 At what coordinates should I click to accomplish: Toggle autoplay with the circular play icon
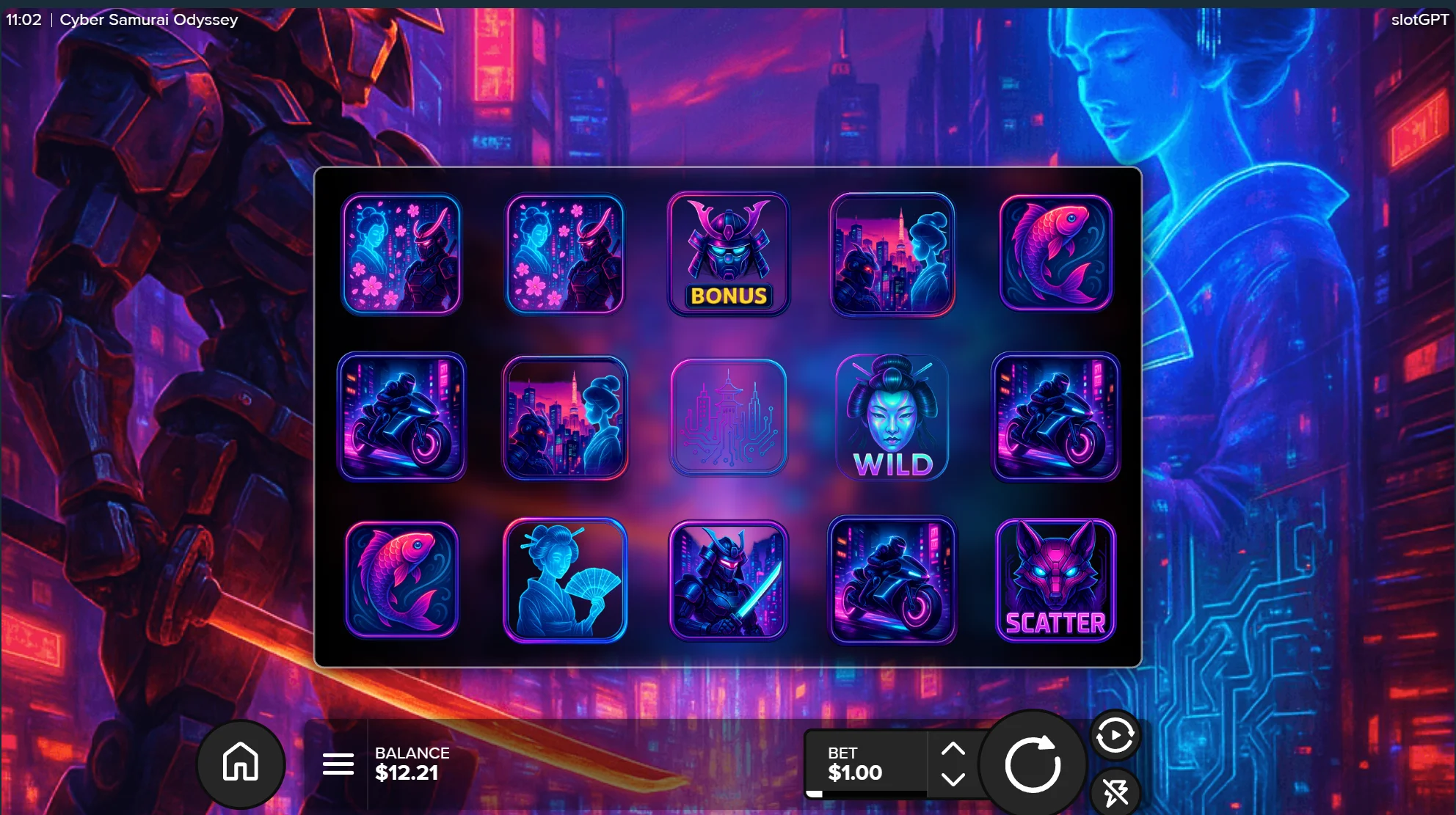(x=1115, y=736)
